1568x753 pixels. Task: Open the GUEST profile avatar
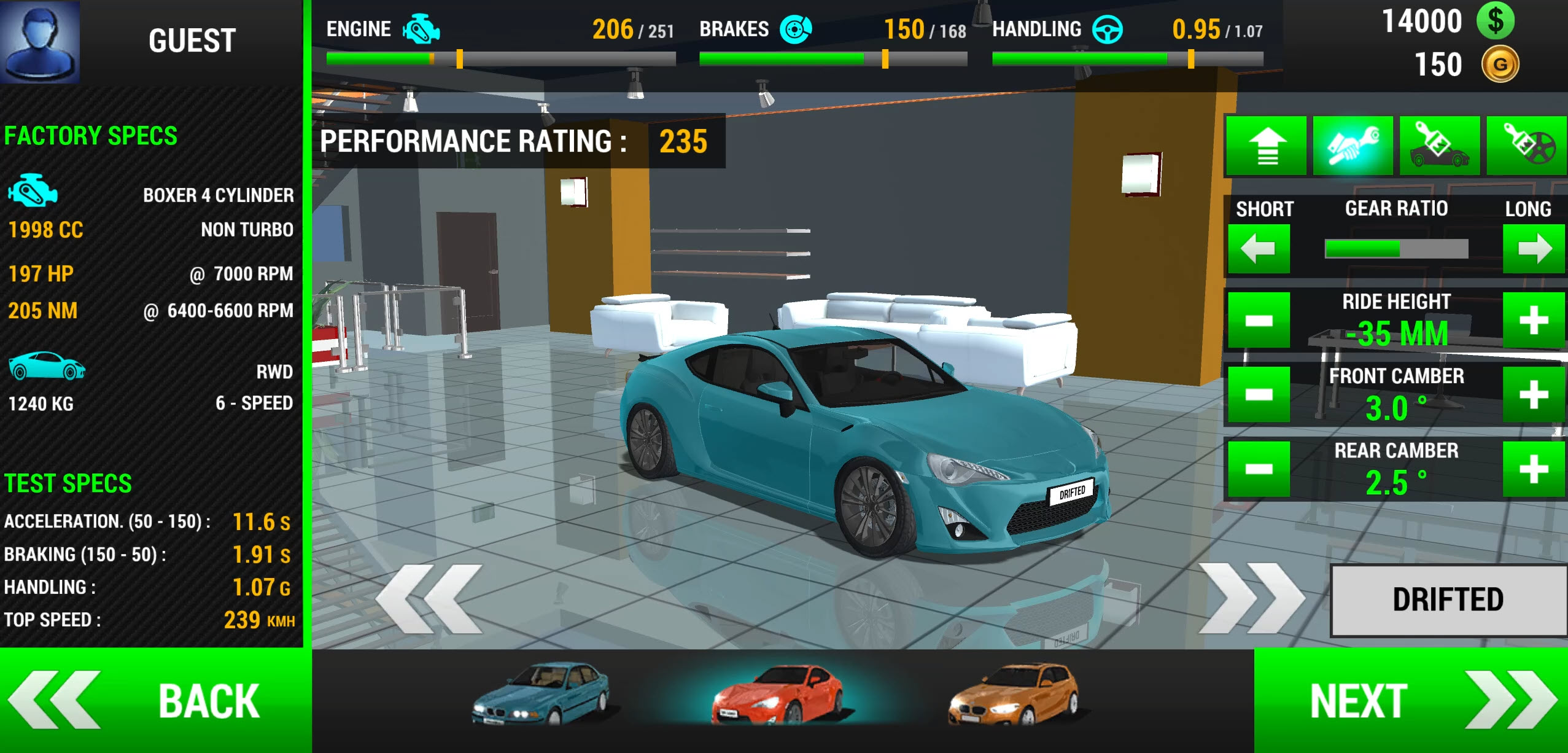click(41, 41)
